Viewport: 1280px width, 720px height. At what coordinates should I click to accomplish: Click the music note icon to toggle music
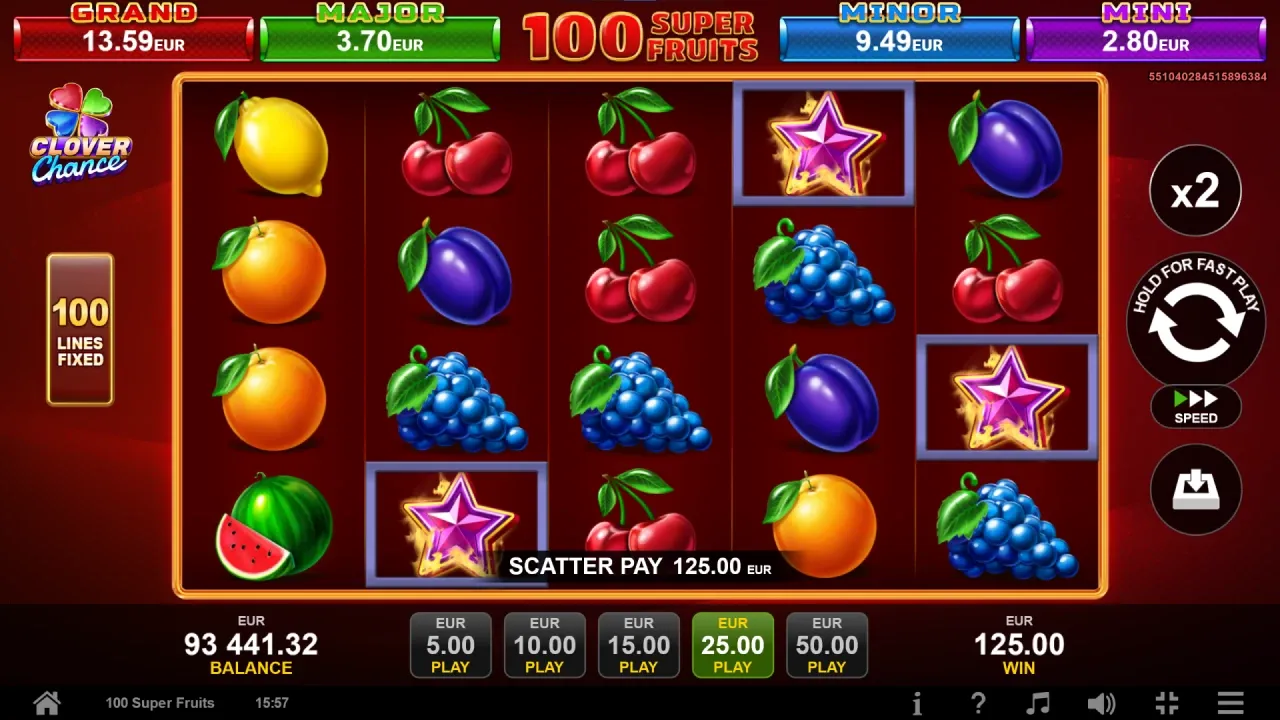tap(1040, 702)
